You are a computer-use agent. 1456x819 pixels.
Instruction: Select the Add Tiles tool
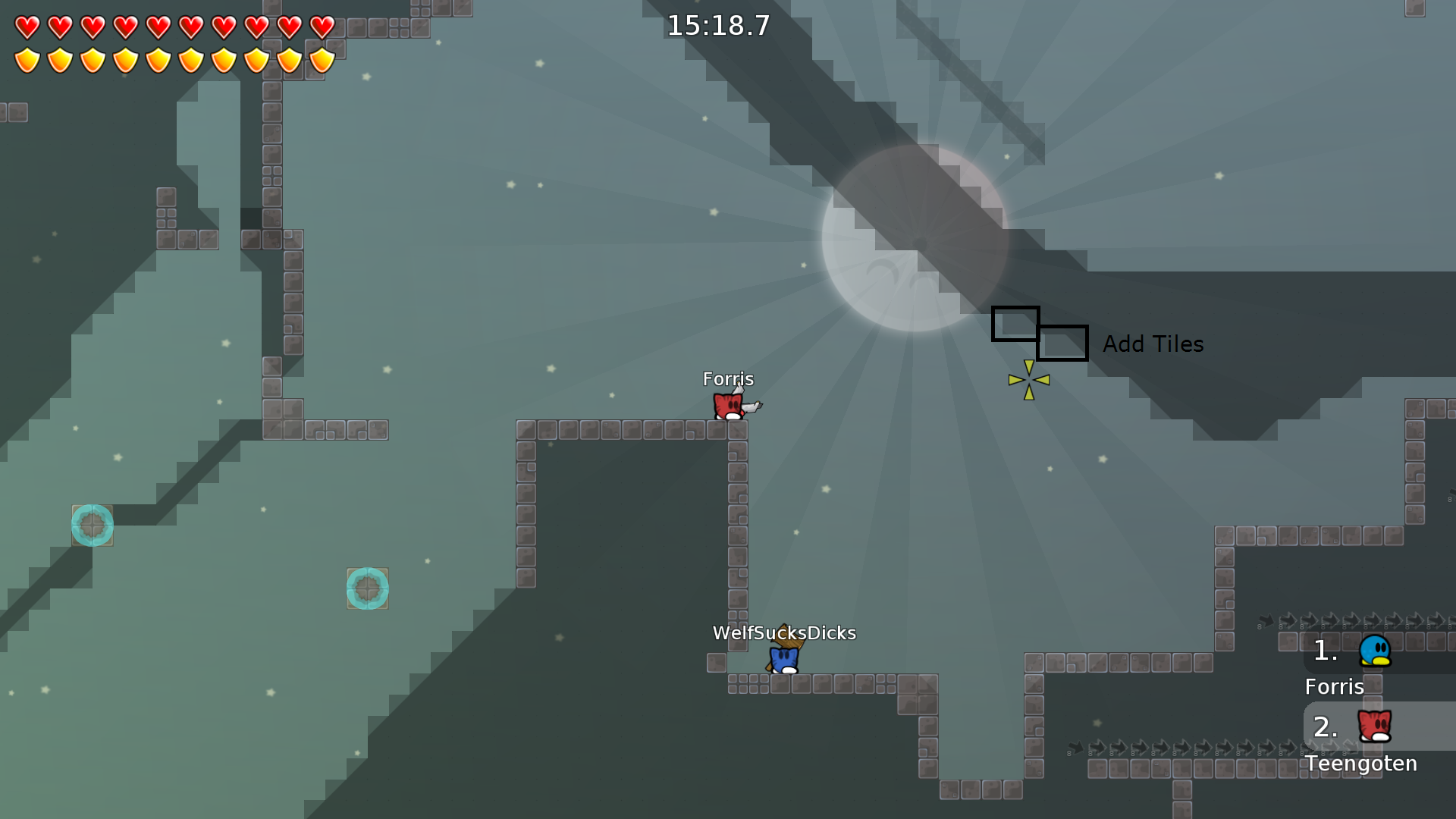pyautogui.click(x=1153, y=344)
